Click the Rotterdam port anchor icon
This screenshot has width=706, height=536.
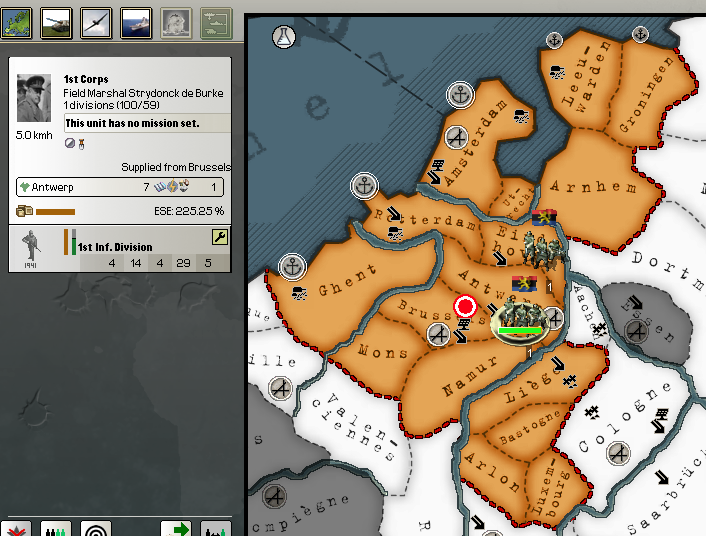(x=364, y=185)
